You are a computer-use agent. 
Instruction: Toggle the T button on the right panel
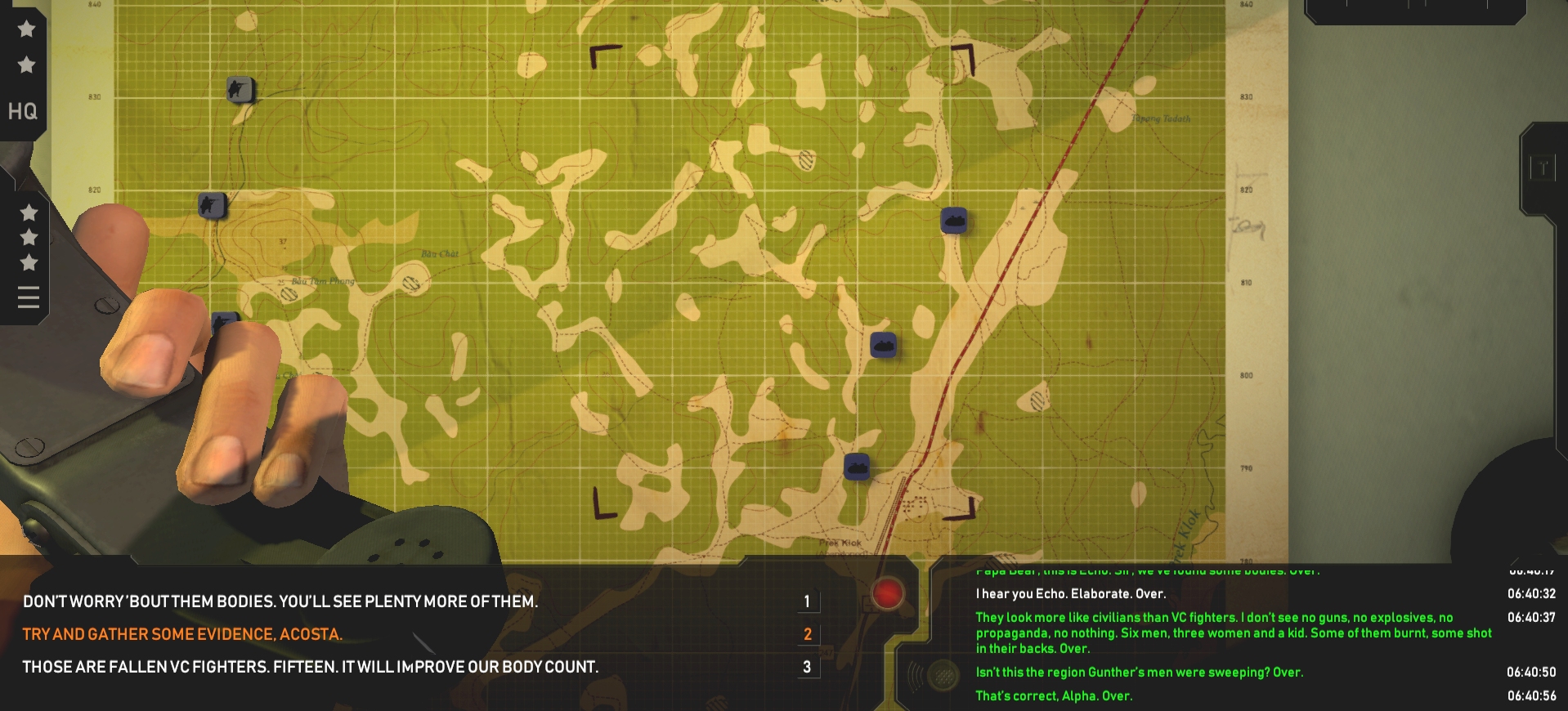pos(1542,169)
